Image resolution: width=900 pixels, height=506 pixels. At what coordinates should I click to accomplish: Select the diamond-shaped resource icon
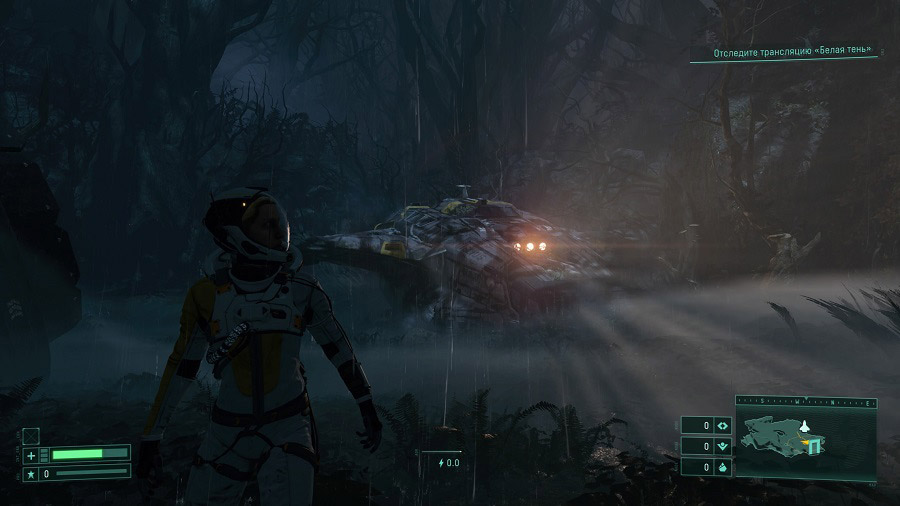click(723, 426)
